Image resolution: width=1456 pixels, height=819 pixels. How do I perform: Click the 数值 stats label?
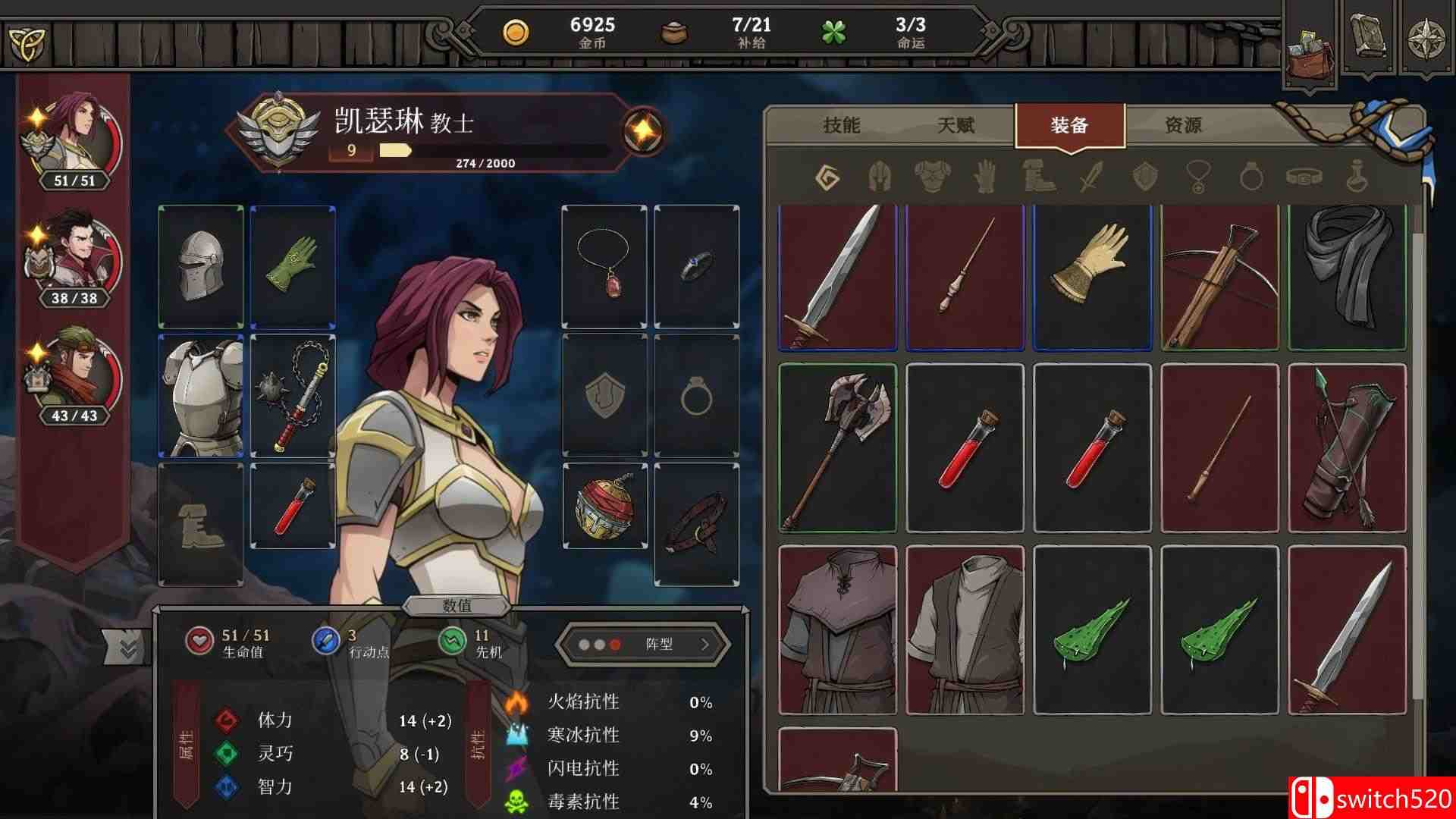pyautogui.click(x=460, y=607)
